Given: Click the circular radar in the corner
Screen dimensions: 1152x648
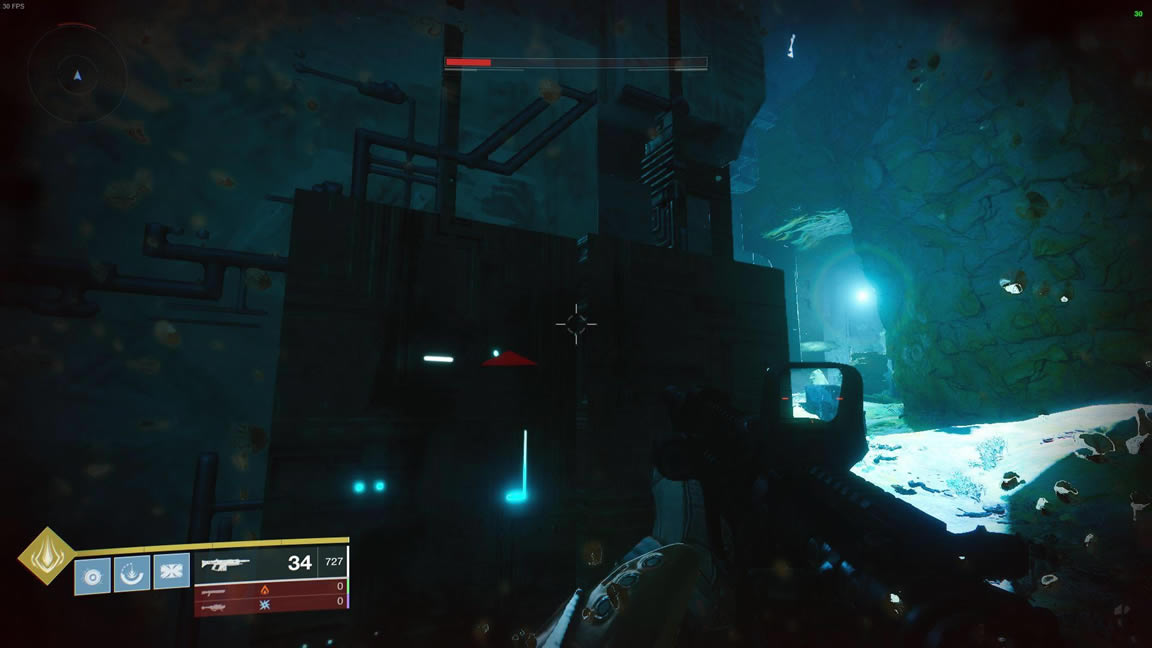Looking at the screenshot, I should click(x=77, y=73).
